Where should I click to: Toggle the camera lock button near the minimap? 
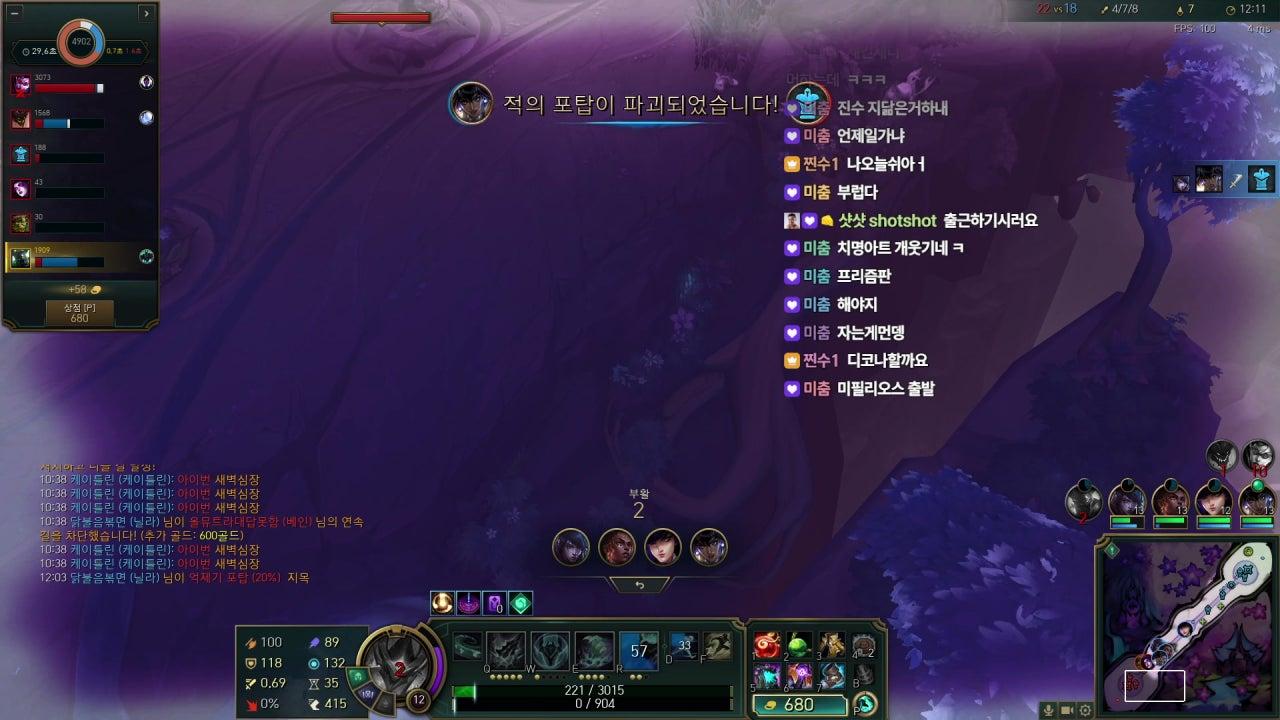[x=1066, y=708]
